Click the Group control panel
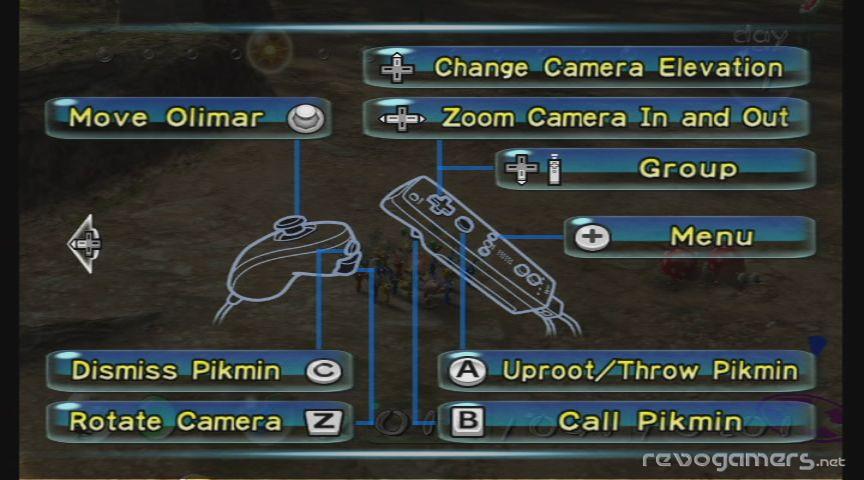The height and width of the screenshot is (480, 864). [655, 169]
